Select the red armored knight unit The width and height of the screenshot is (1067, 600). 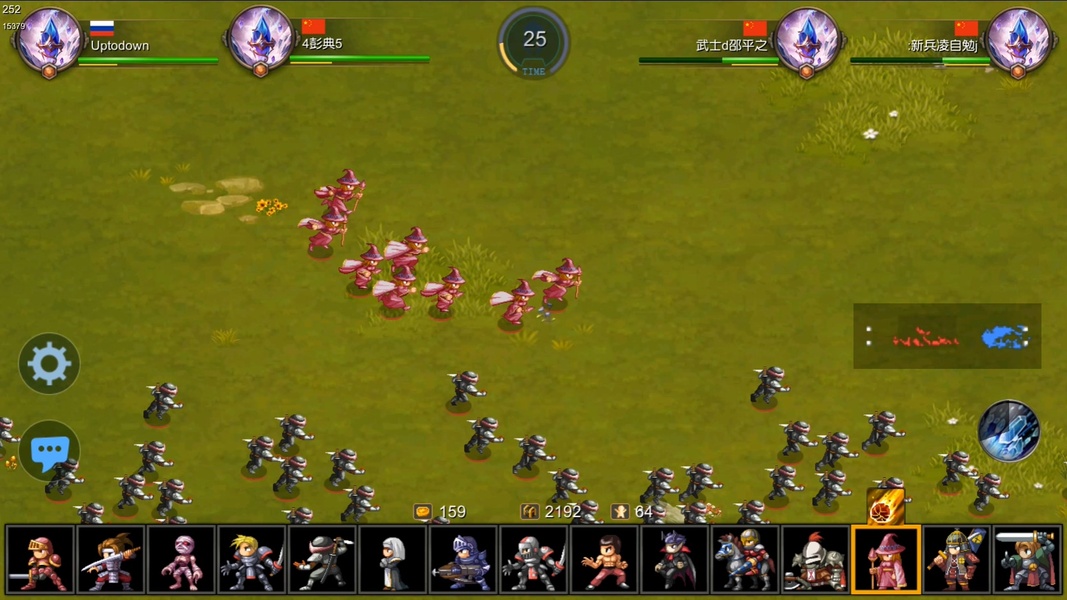click(40, 560)
